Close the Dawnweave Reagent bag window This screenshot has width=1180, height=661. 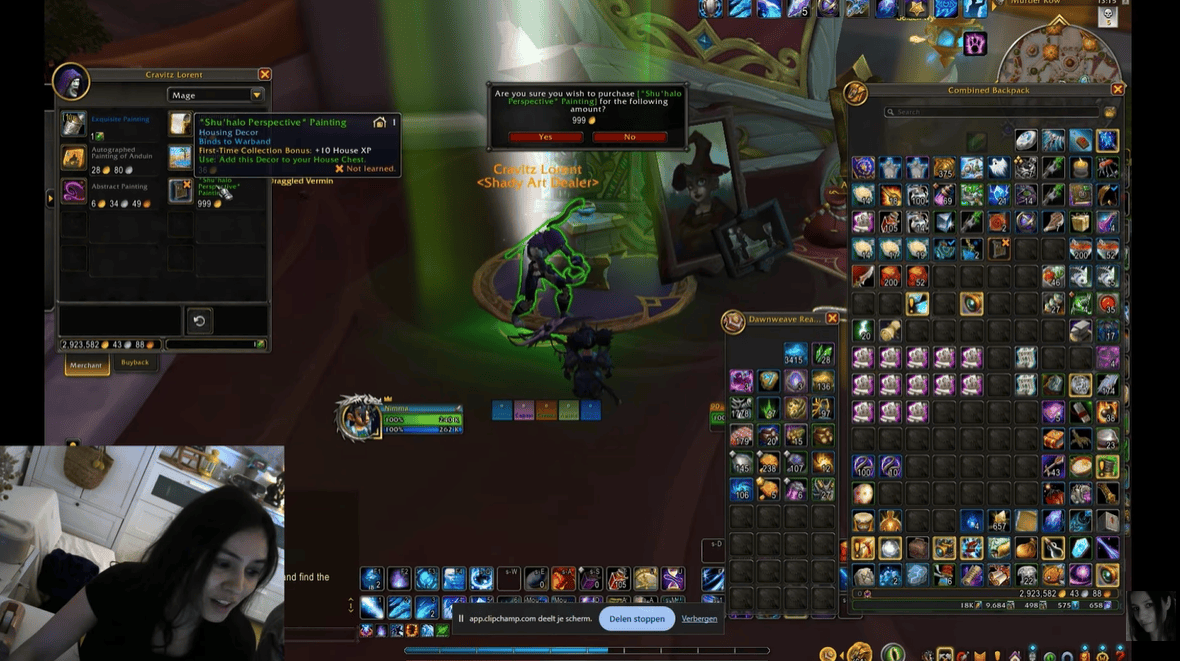(832, 319)
